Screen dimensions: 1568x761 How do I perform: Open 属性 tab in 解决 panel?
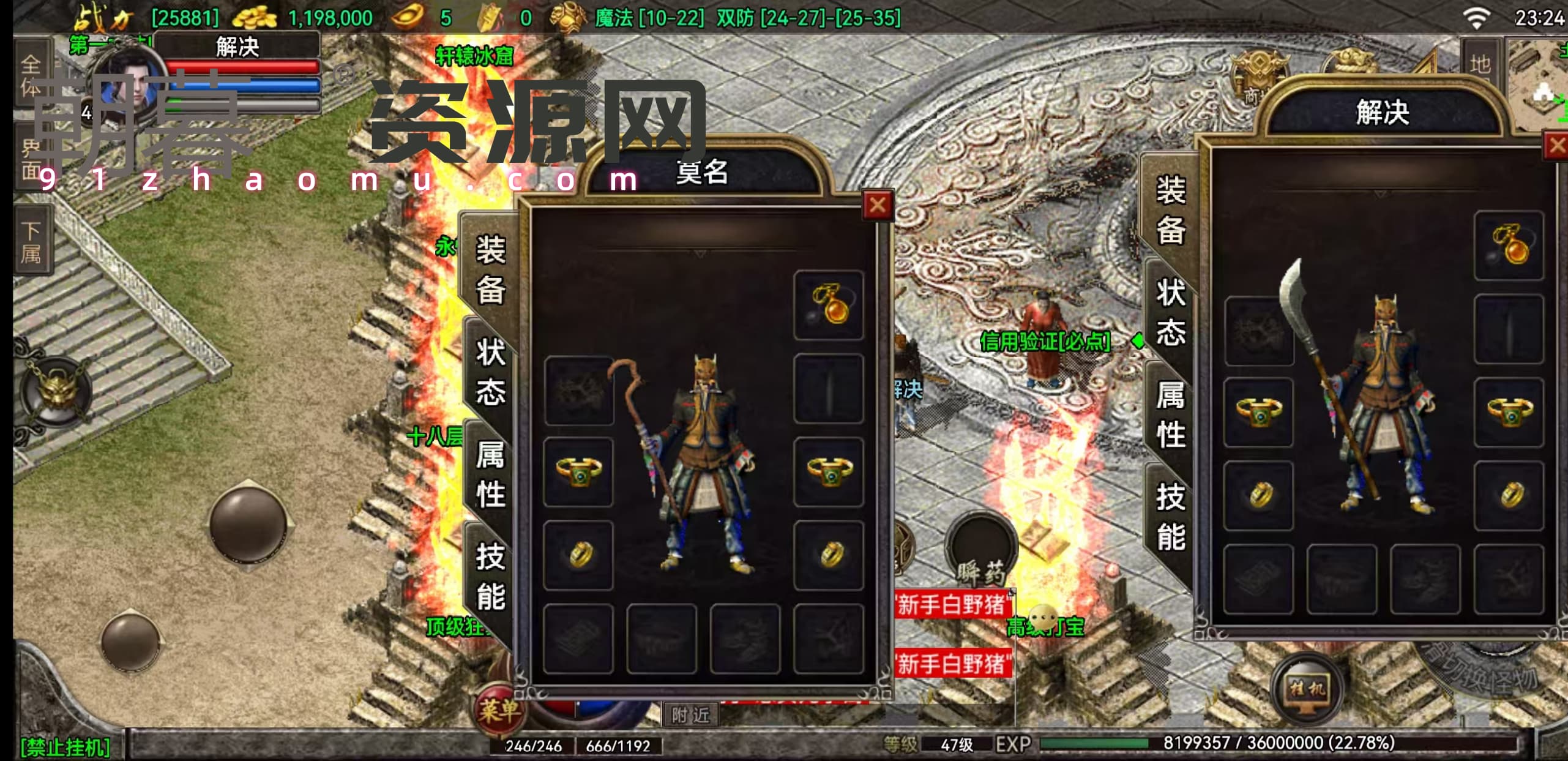coord(1170,414)
